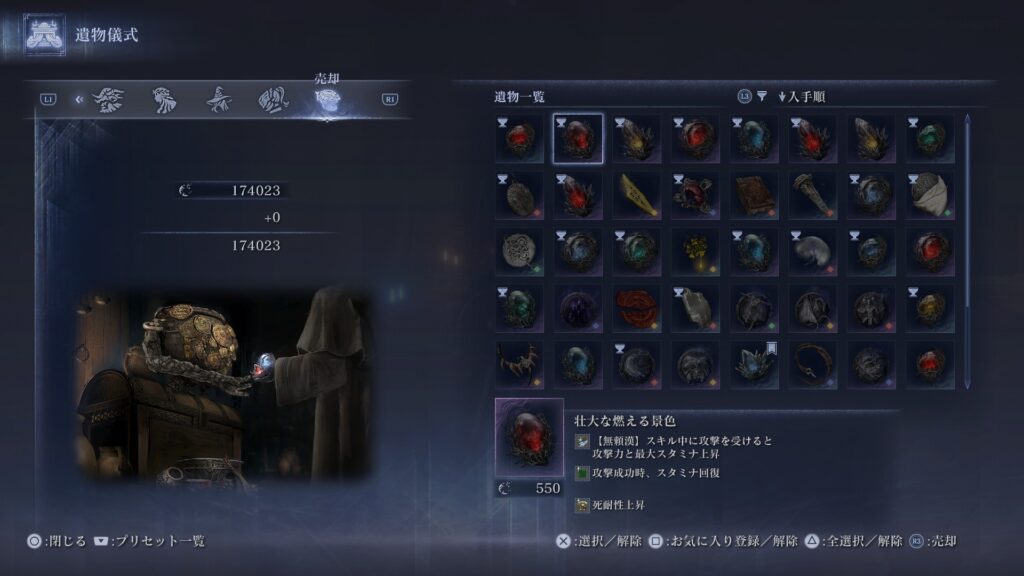The image size is (1024, 576).
Task: Open the long-haired woman profile tab
Action: [164, 99]
